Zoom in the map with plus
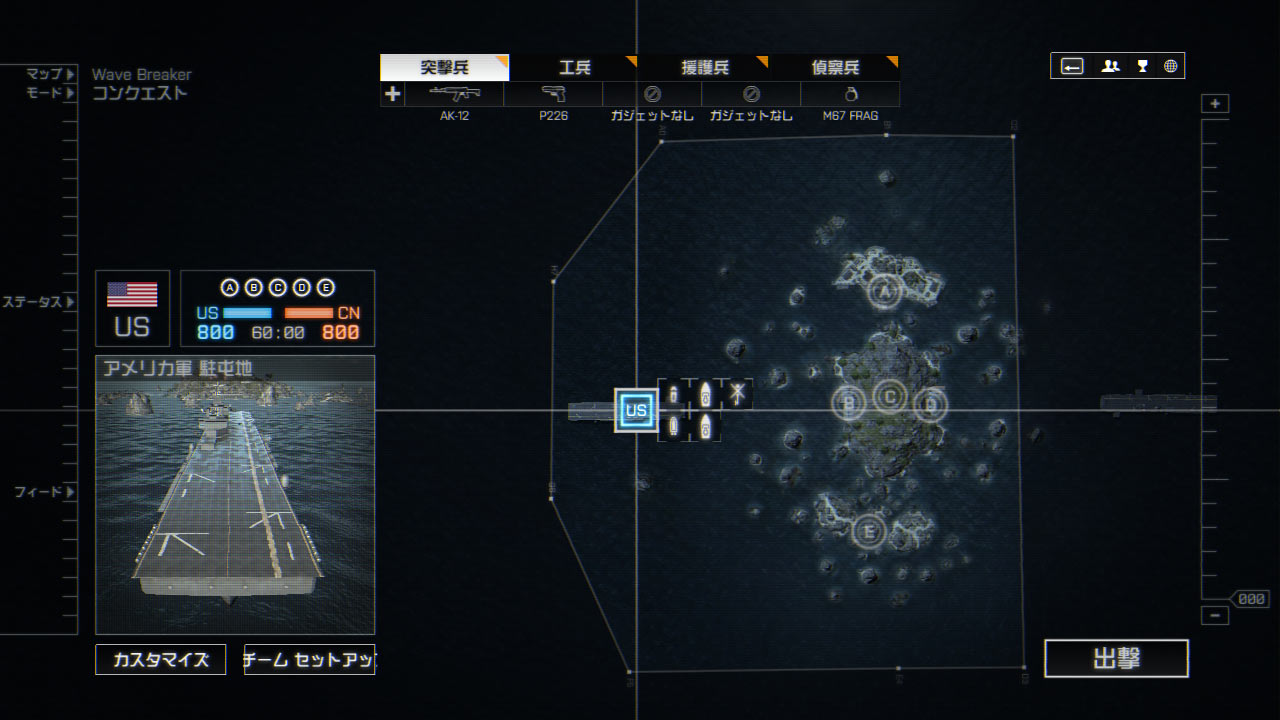1280x720 pixels. [1215, 104]
